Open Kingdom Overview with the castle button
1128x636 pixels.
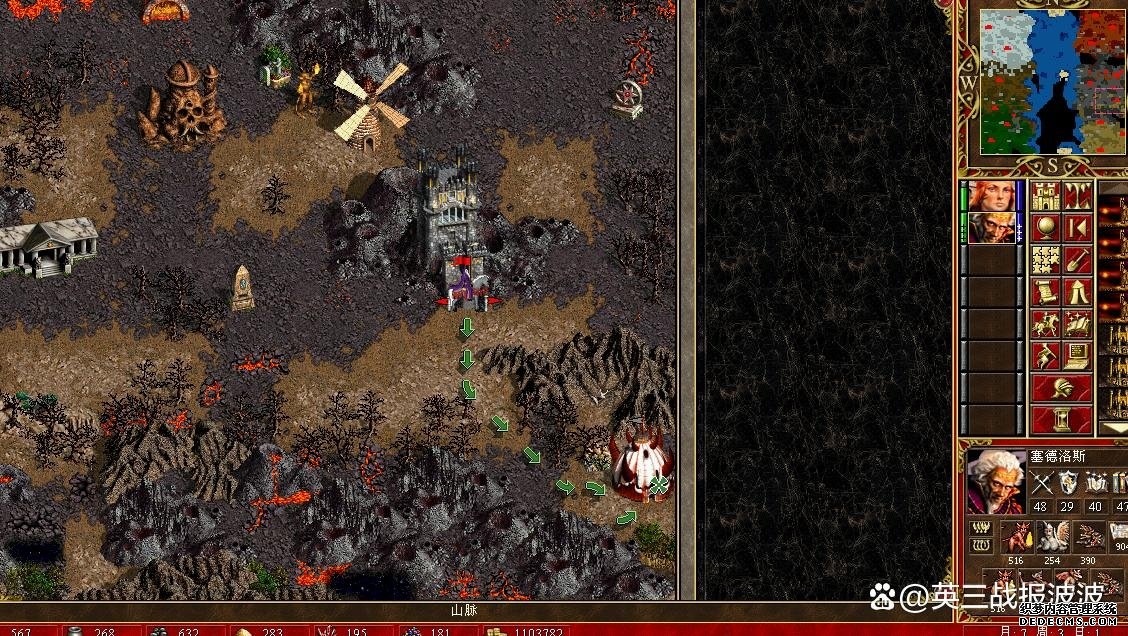click(1045, 196)
